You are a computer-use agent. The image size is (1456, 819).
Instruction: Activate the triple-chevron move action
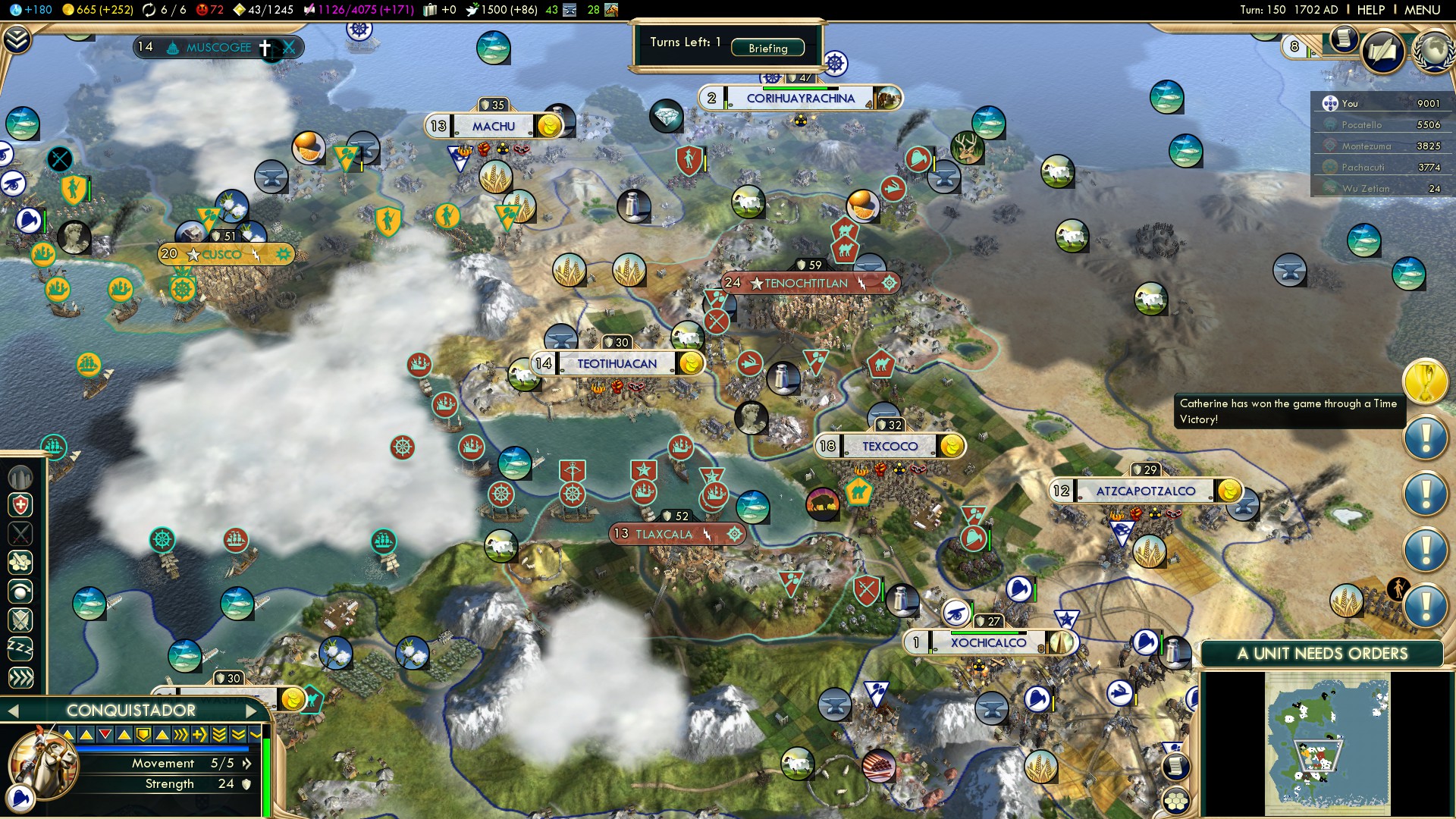tap(20, 677)
